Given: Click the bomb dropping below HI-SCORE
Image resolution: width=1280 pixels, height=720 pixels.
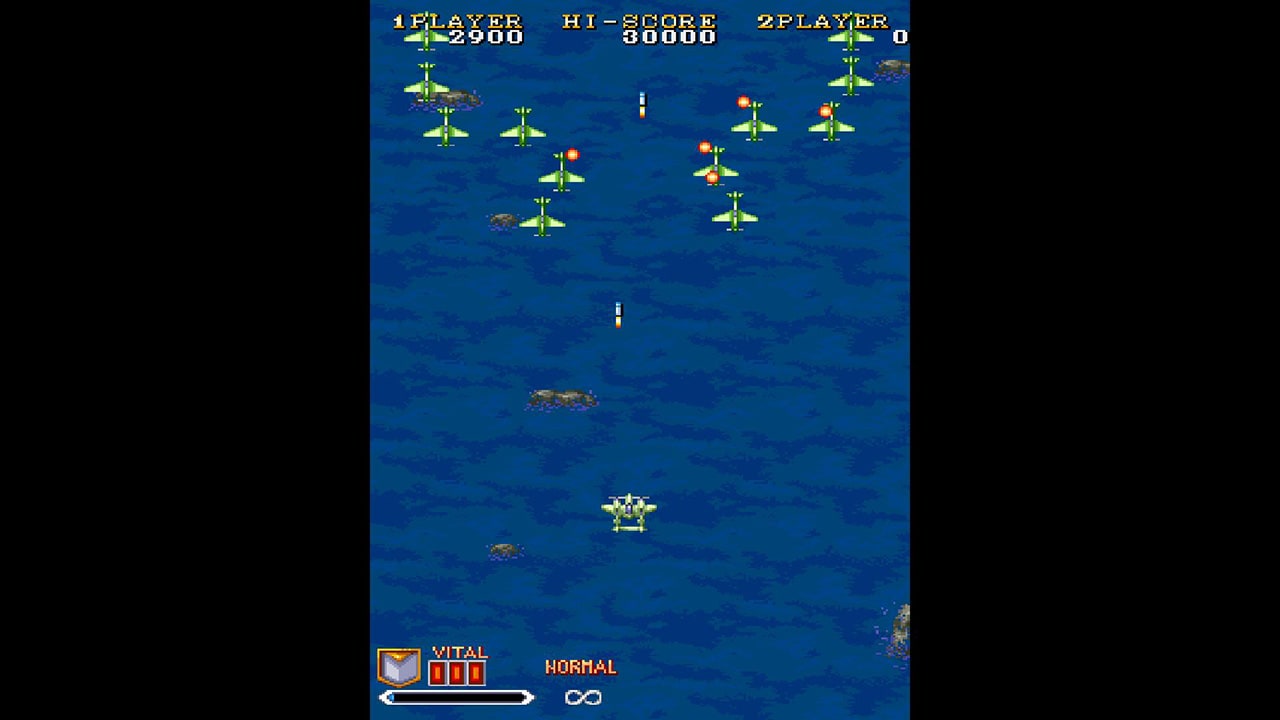Looking at the screenshot, I should pyautogui.click(x=642, y=107).
